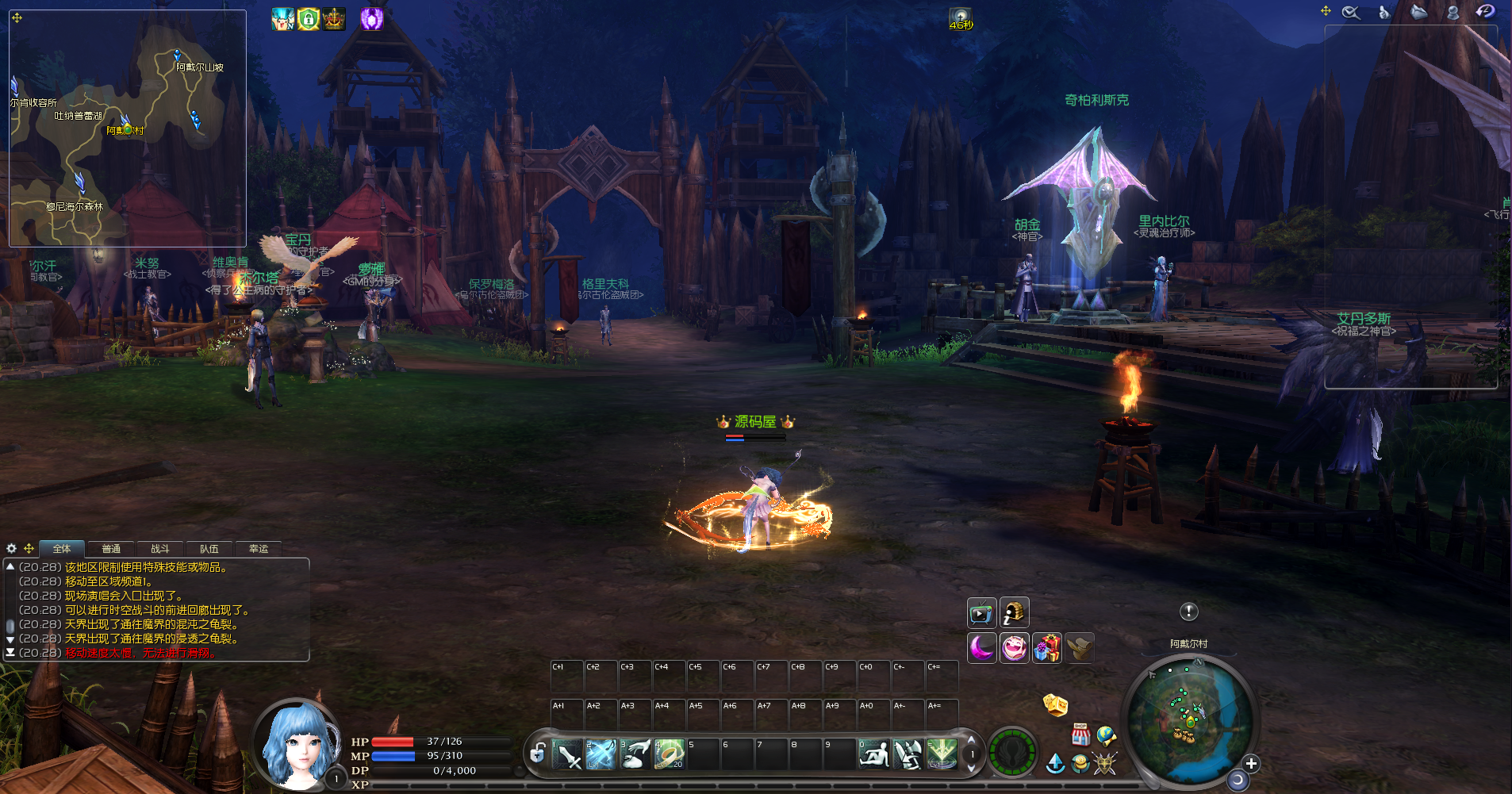Viewport: 1512px width, 794px height.
Task: Use the blue music note skill
Action: tap(601, 754)
